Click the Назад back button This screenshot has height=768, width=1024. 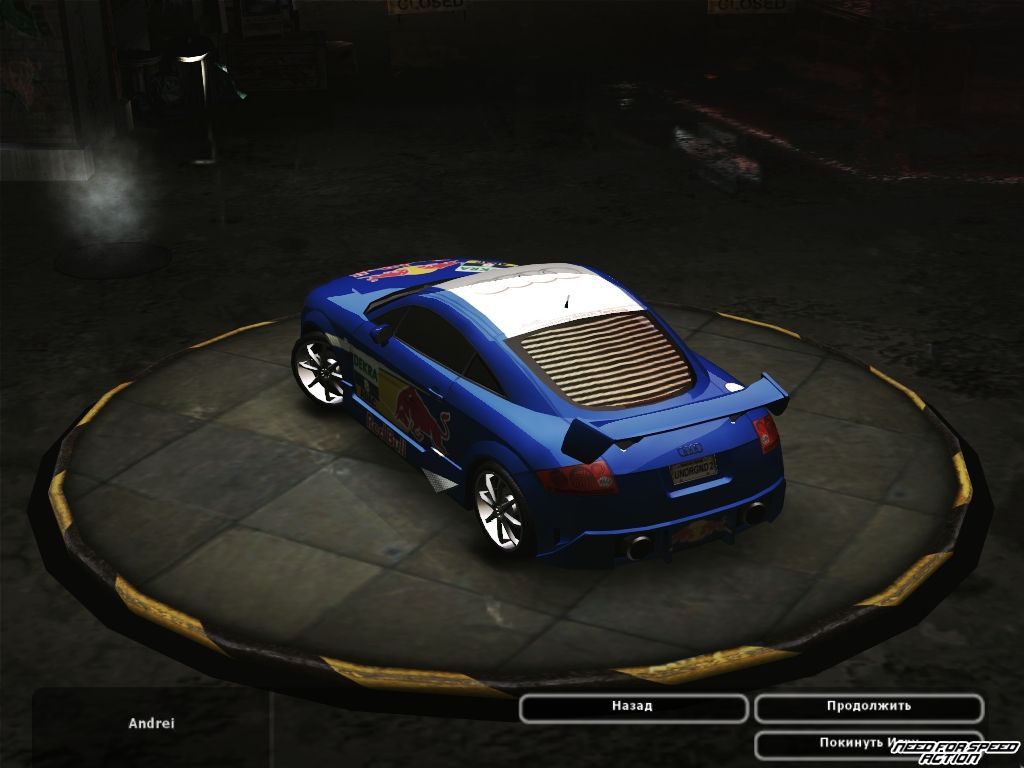[633, 707]
